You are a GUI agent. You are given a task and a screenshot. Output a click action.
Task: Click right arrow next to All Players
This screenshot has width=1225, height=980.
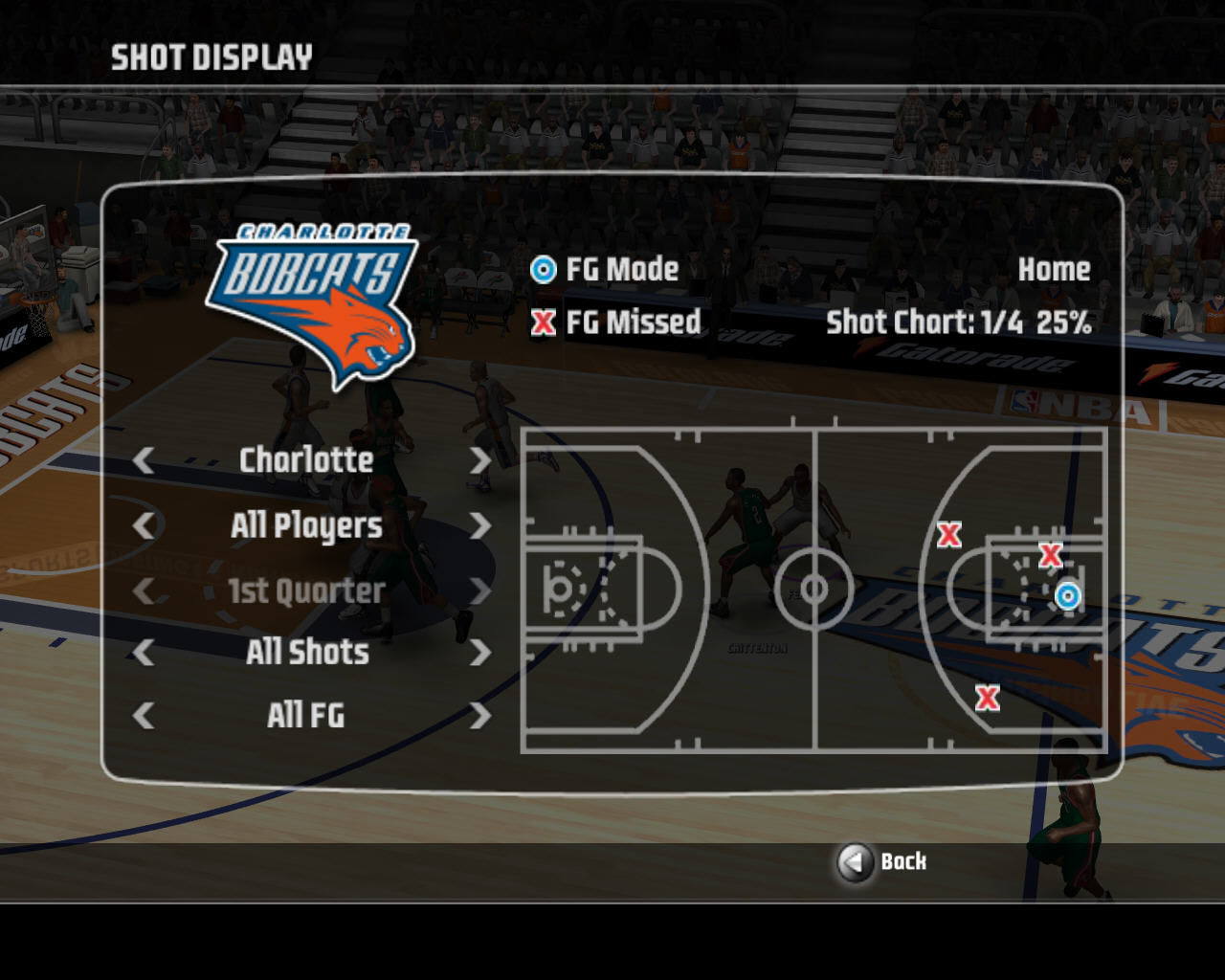point(479,525)
